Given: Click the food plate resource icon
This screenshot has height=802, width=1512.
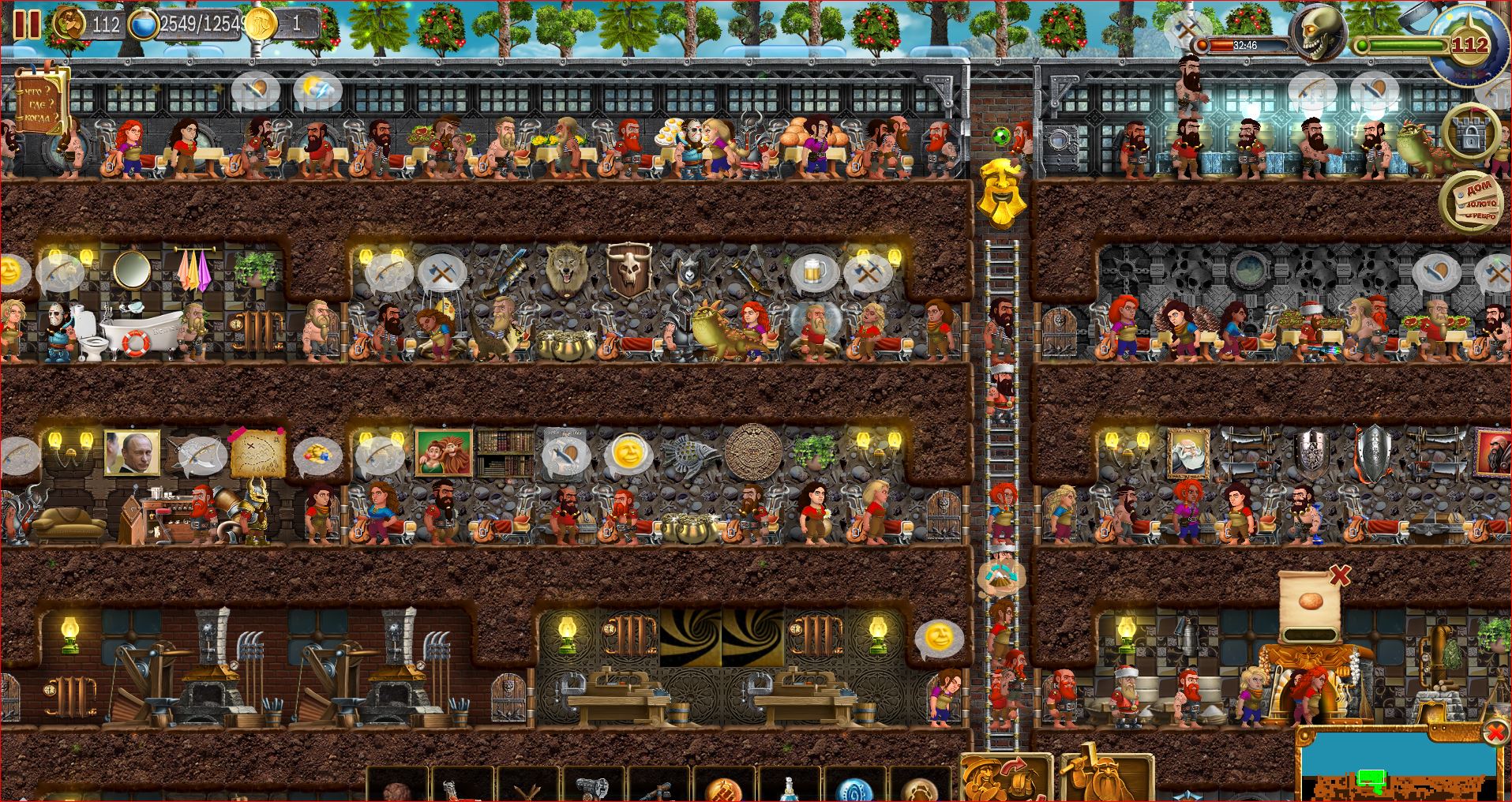Looking at the screenshot, I should click(68, 24).
